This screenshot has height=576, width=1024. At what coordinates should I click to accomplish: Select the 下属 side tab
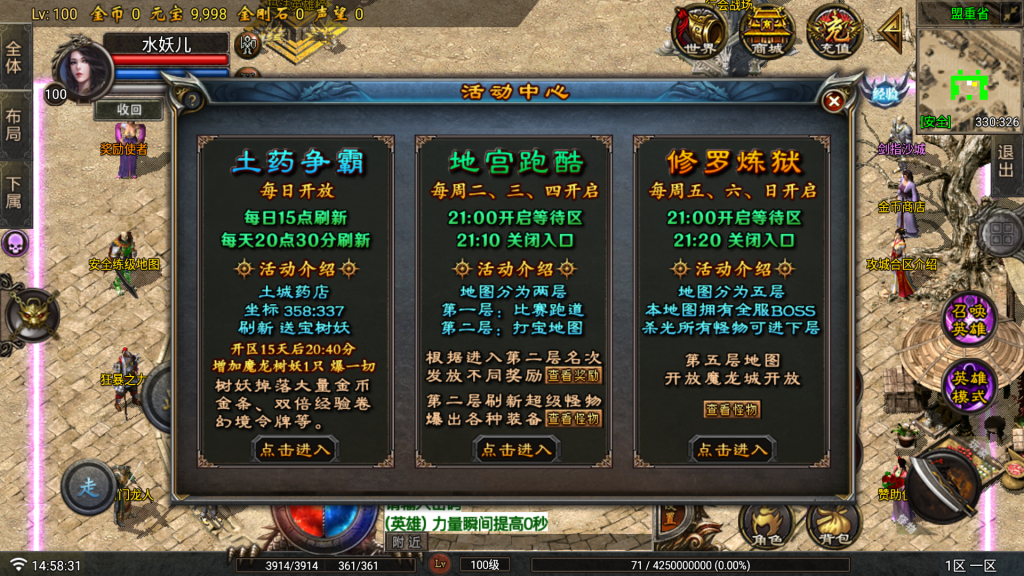14,192
